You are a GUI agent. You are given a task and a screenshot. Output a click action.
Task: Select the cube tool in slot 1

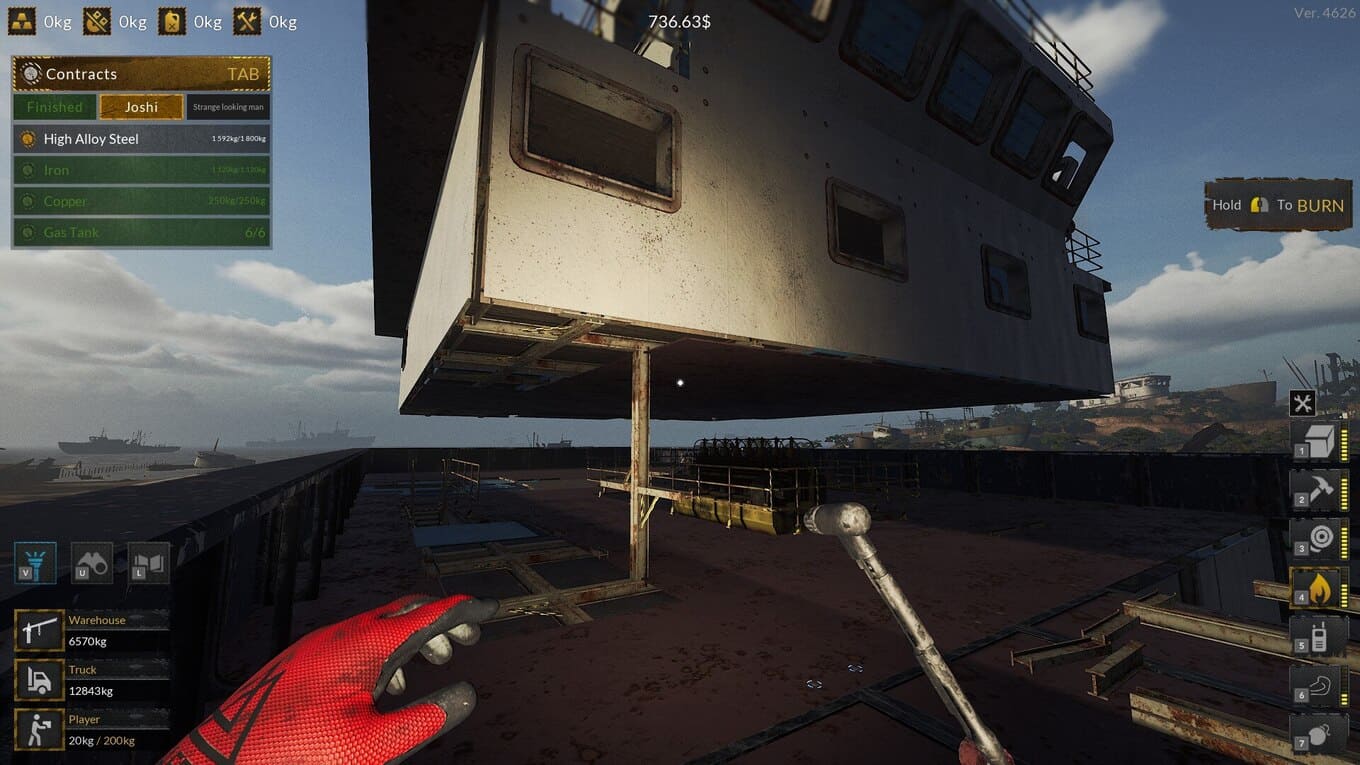click(x=1318, y=441)
